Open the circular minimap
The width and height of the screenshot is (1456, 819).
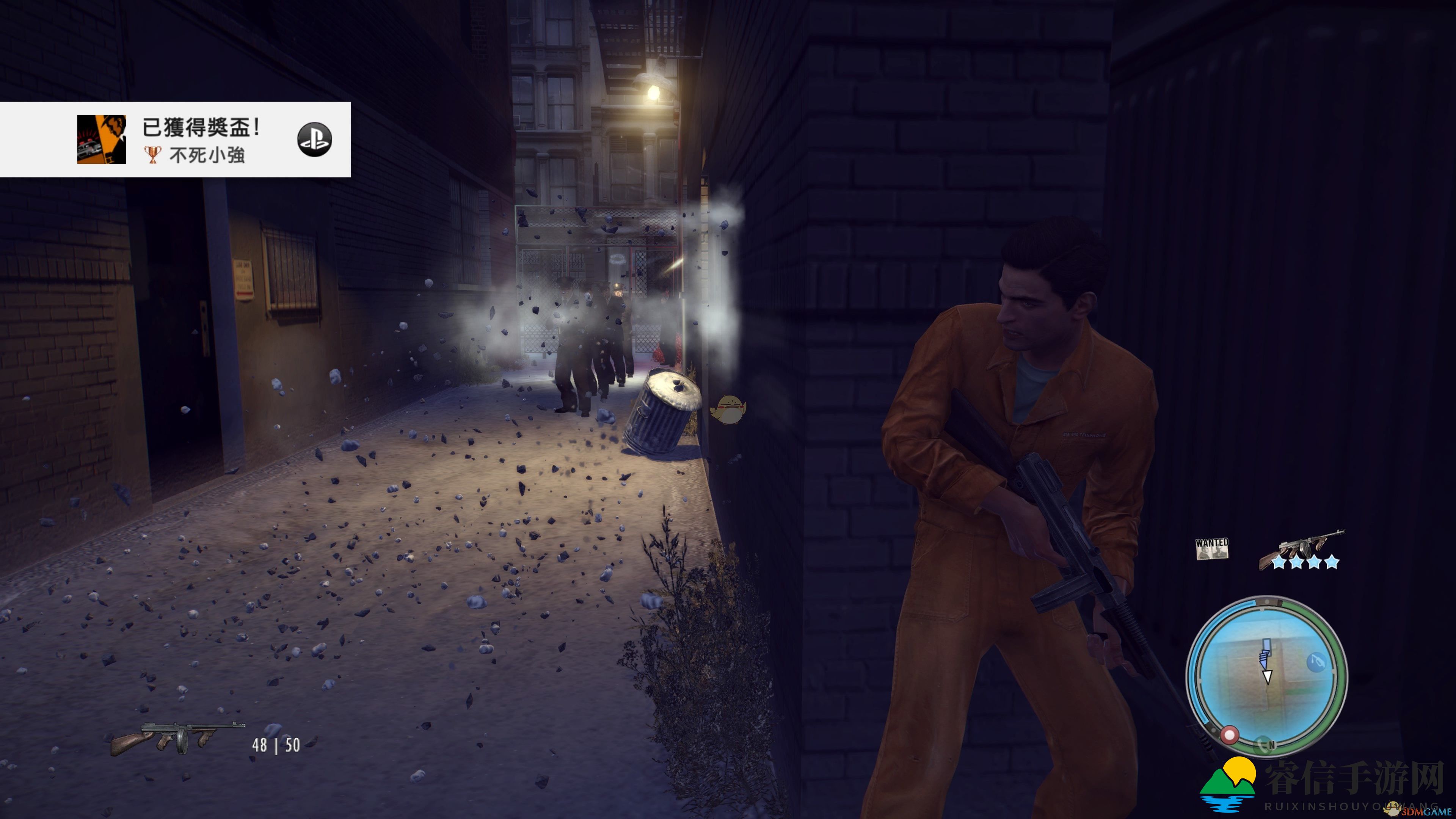1266,675
